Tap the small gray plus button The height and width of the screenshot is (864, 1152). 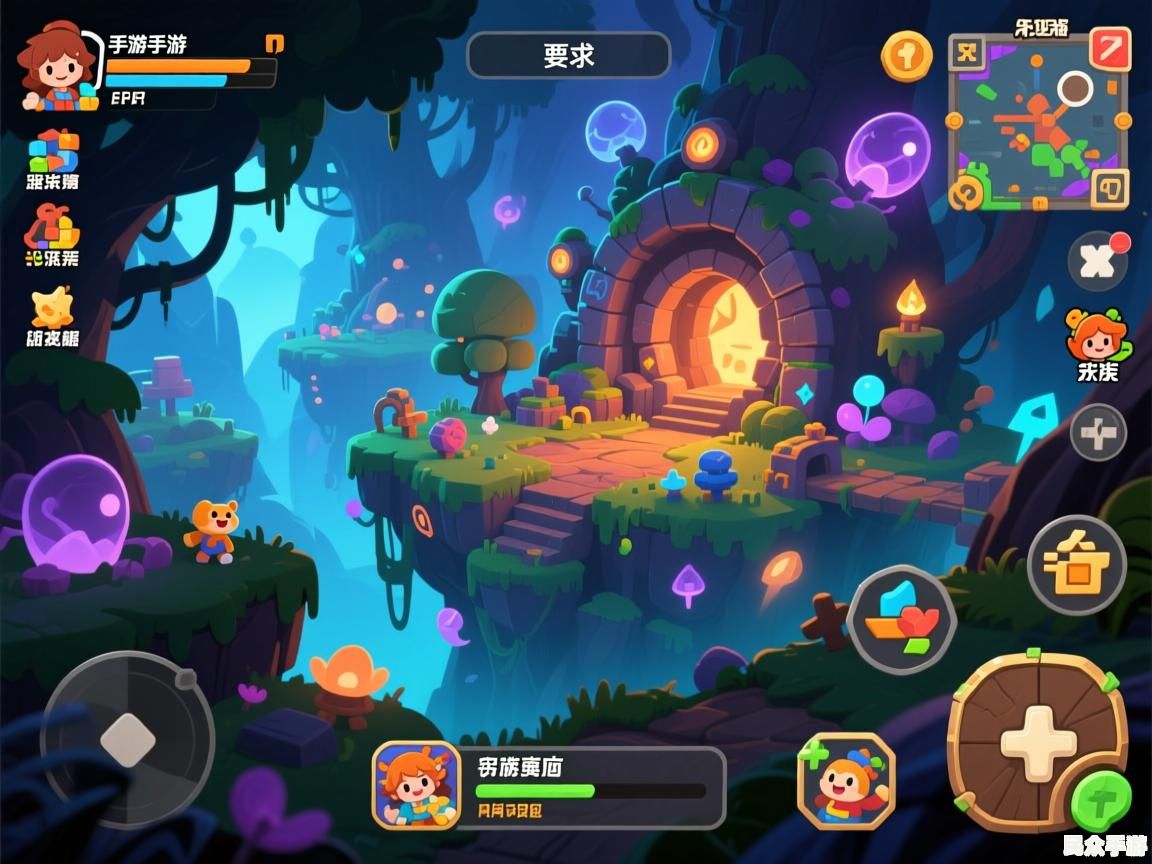(x=1098, y=434)
